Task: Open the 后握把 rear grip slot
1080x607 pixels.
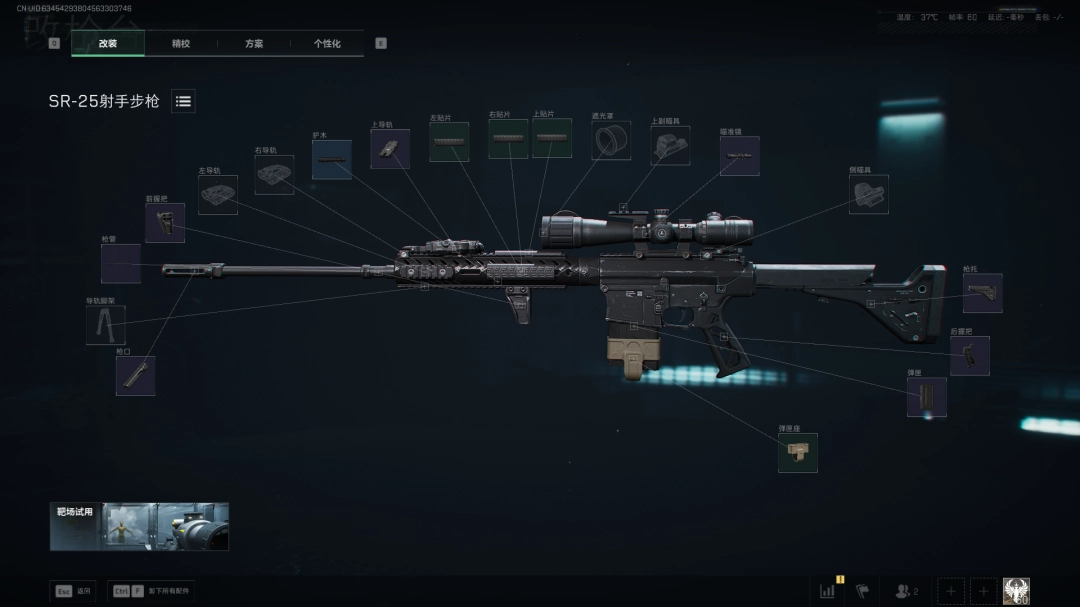Action: tap(969, 355)
